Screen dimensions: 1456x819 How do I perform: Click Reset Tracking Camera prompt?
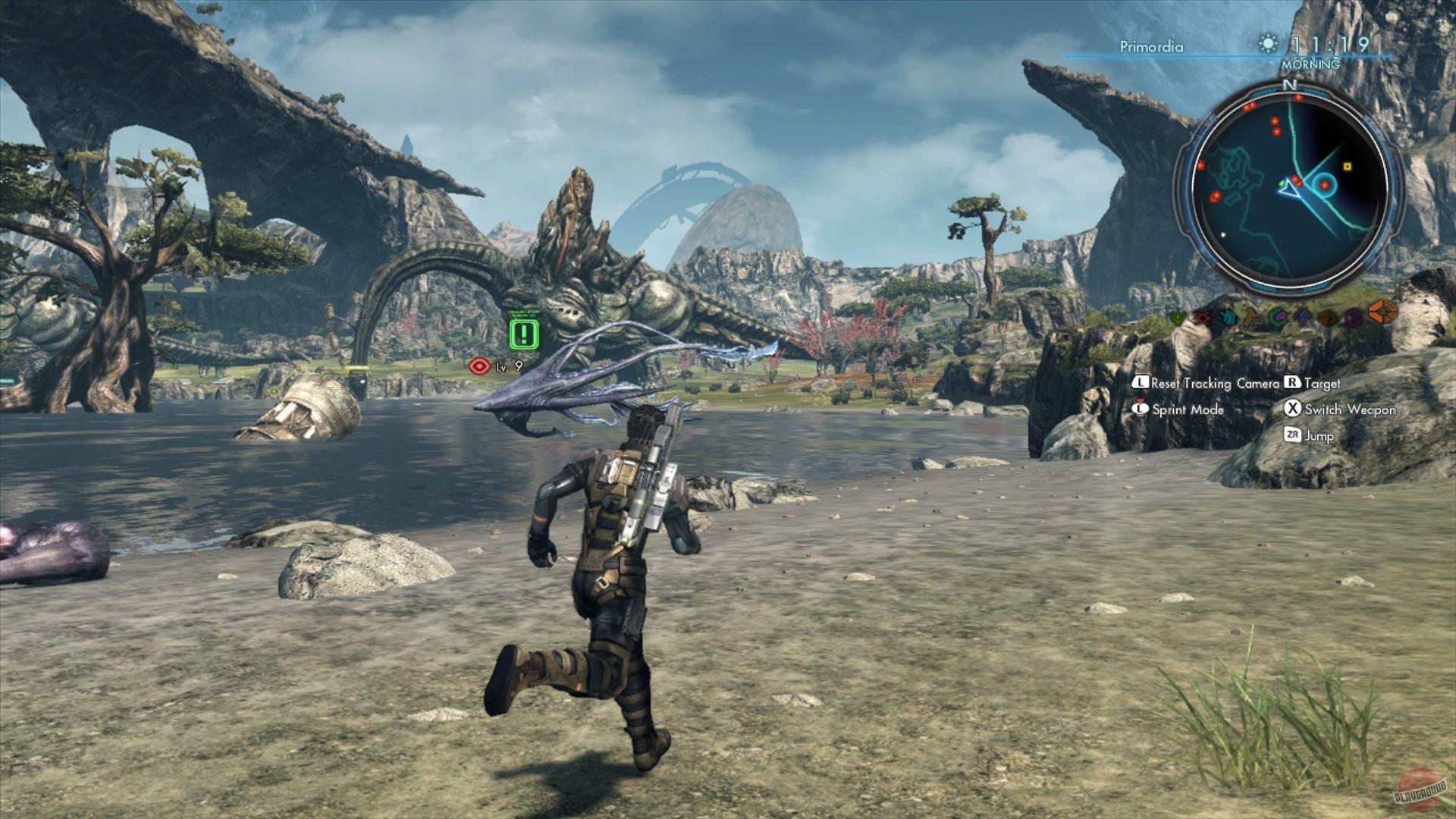(x=1210, y=384)
